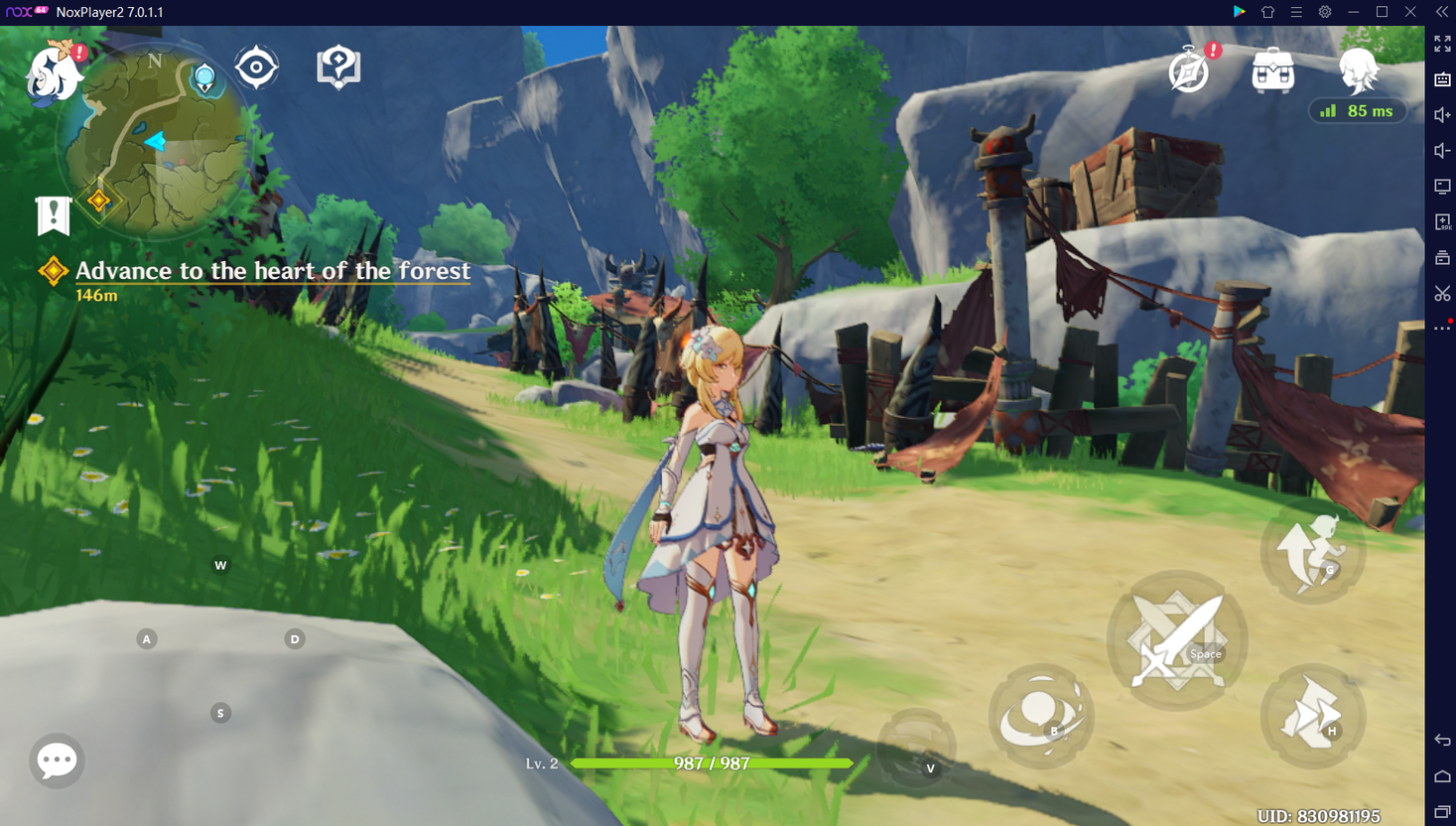Open the quest log bookmark icon
Screen dimensions: 1456x826
[x=53, y=214]
